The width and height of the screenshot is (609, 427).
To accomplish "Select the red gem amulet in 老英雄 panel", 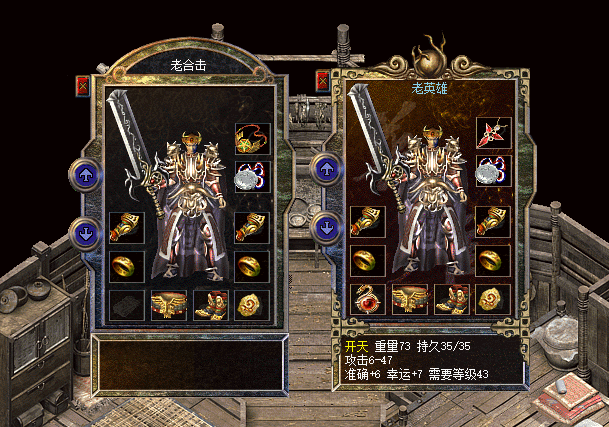I will 367,298.
